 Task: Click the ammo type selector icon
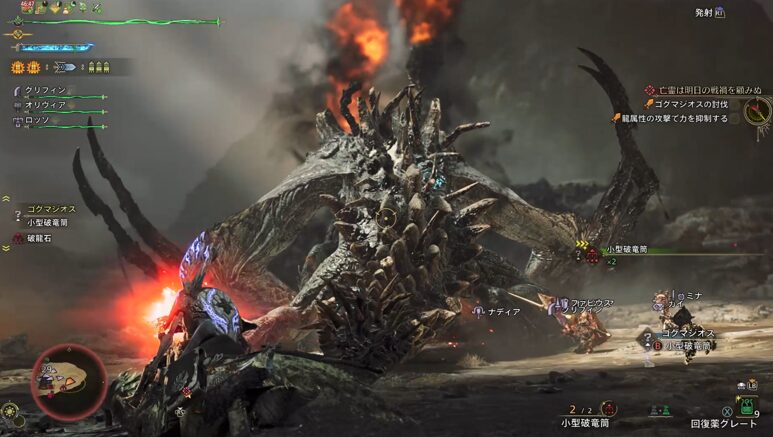(62, 68)
